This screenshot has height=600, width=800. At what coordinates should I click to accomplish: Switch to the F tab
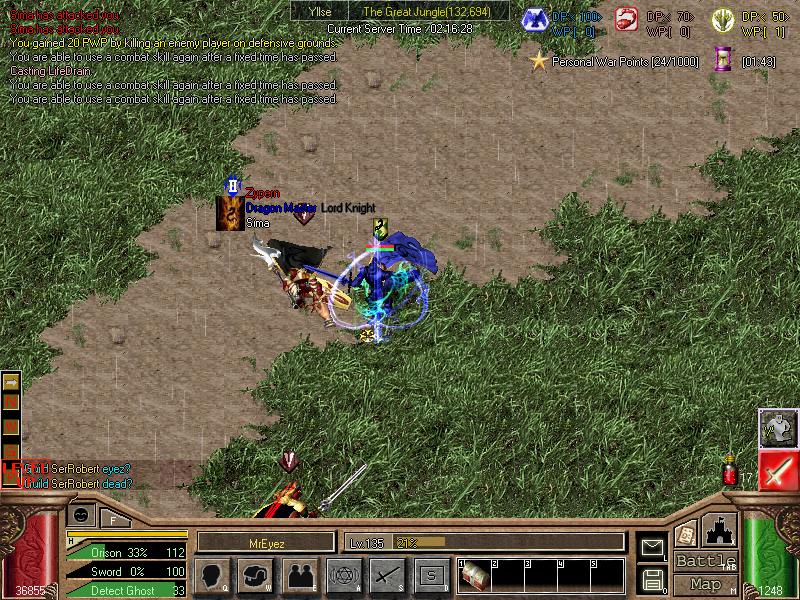point(113,518)
